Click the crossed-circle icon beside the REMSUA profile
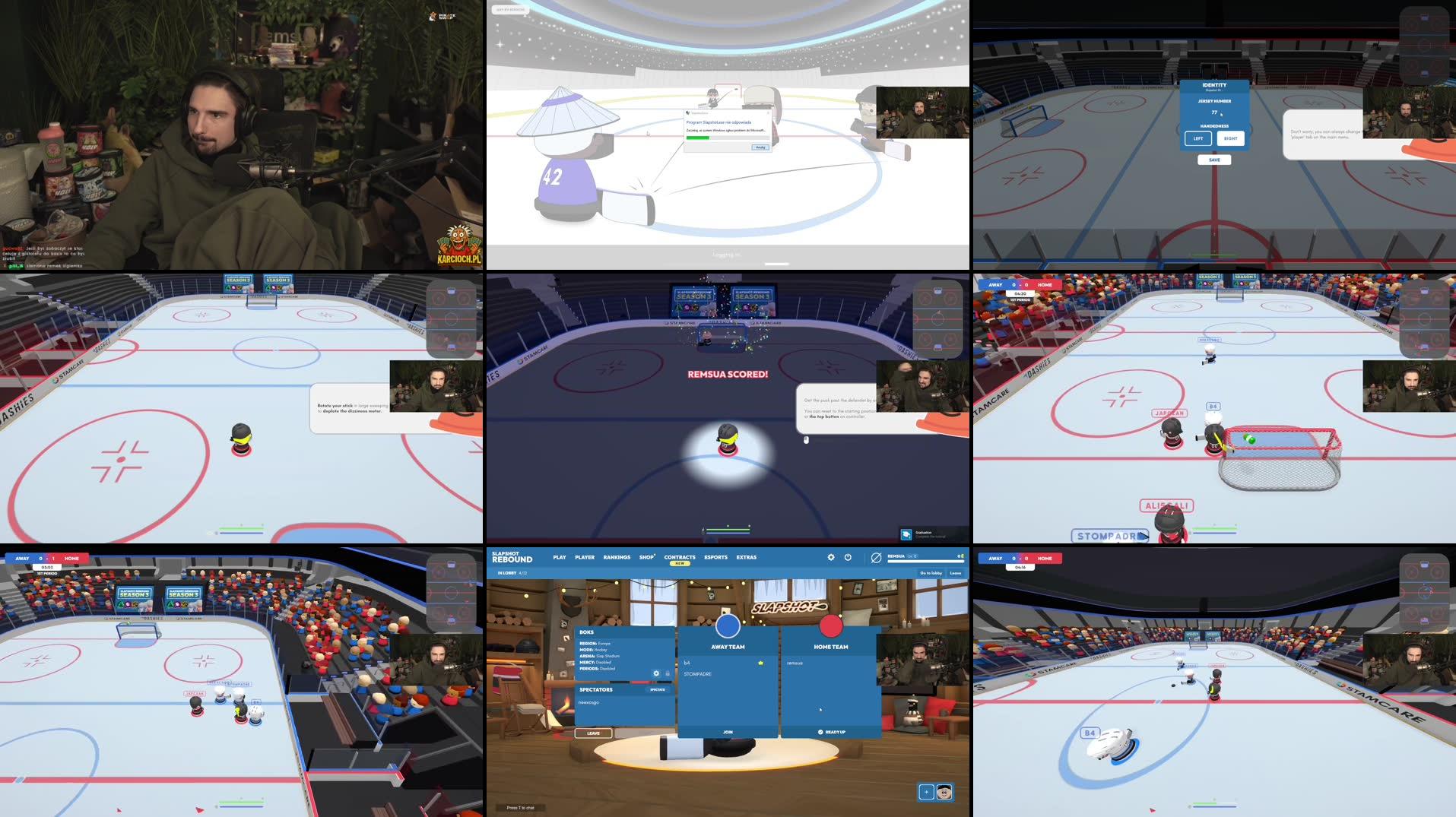The image size is (1456, 817). (876, 557)
